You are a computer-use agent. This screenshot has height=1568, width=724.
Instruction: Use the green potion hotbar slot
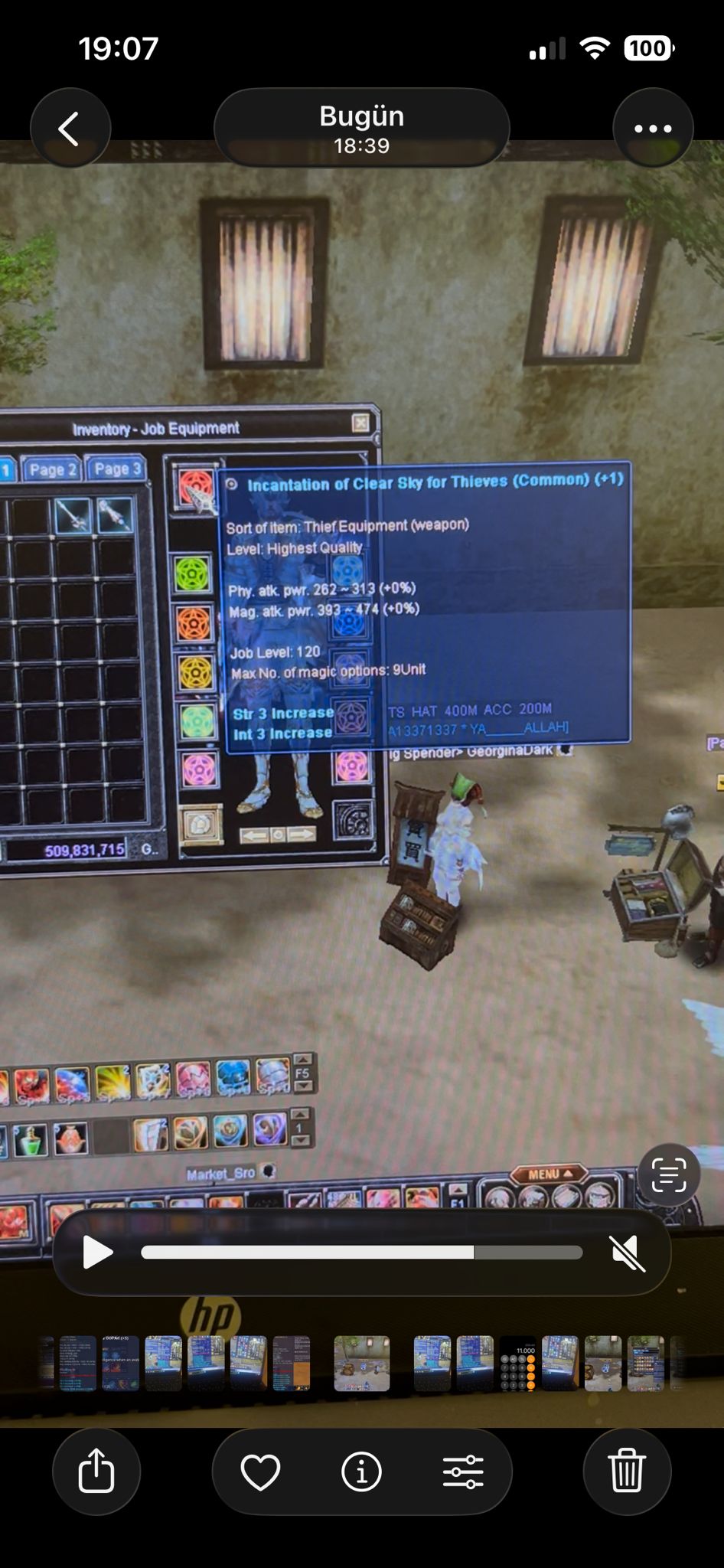31,1139
